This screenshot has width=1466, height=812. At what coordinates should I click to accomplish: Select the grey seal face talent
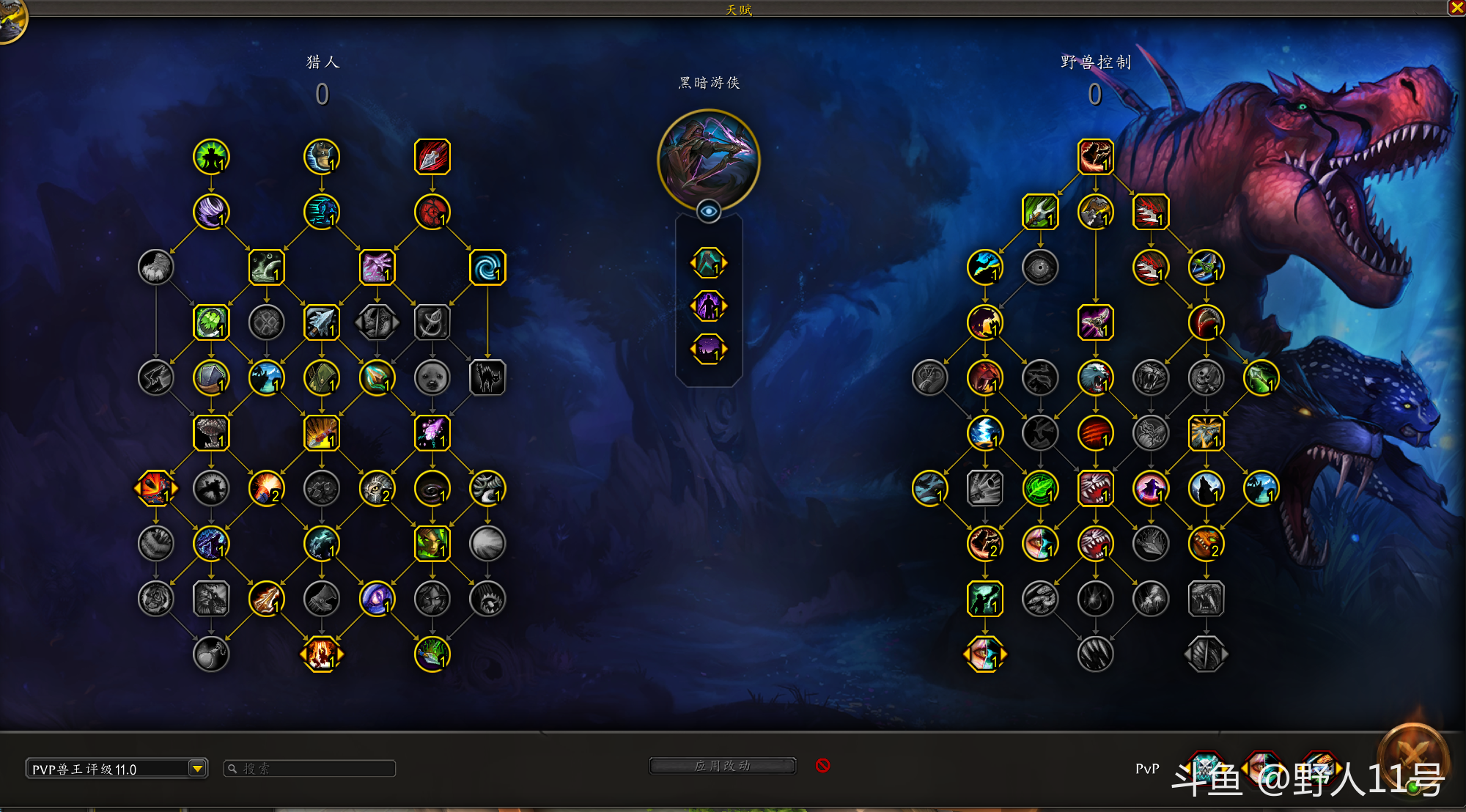[x=432, y=378]
